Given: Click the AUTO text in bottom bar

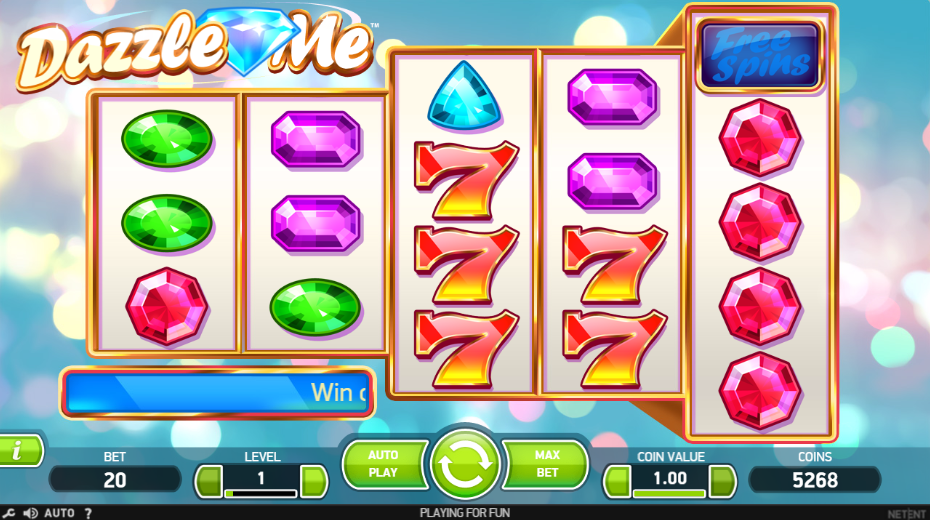Looking at the screenshot, I should [59, 513].
